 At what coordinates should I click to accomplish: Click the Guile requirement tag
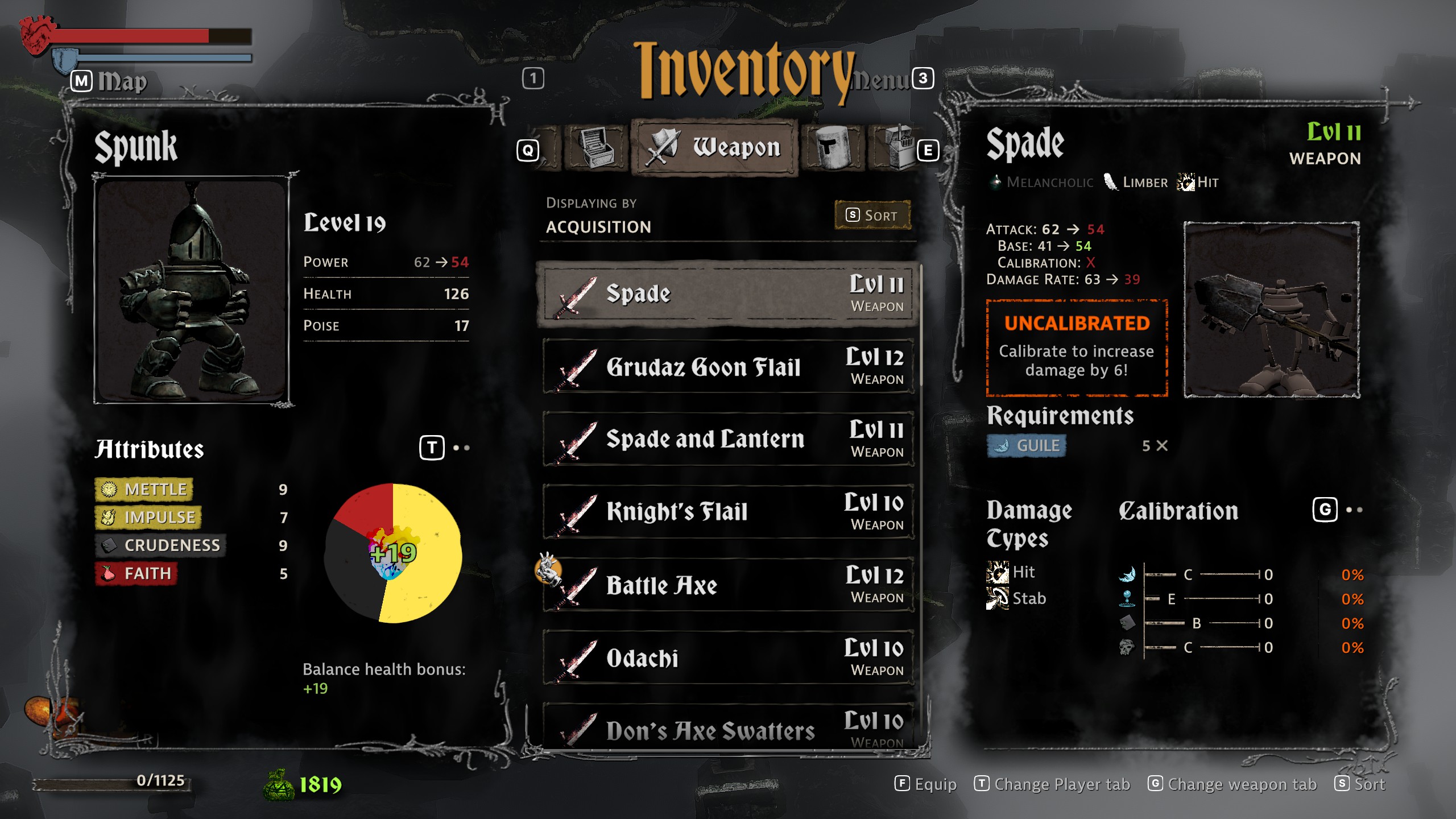coord(1027,446)
